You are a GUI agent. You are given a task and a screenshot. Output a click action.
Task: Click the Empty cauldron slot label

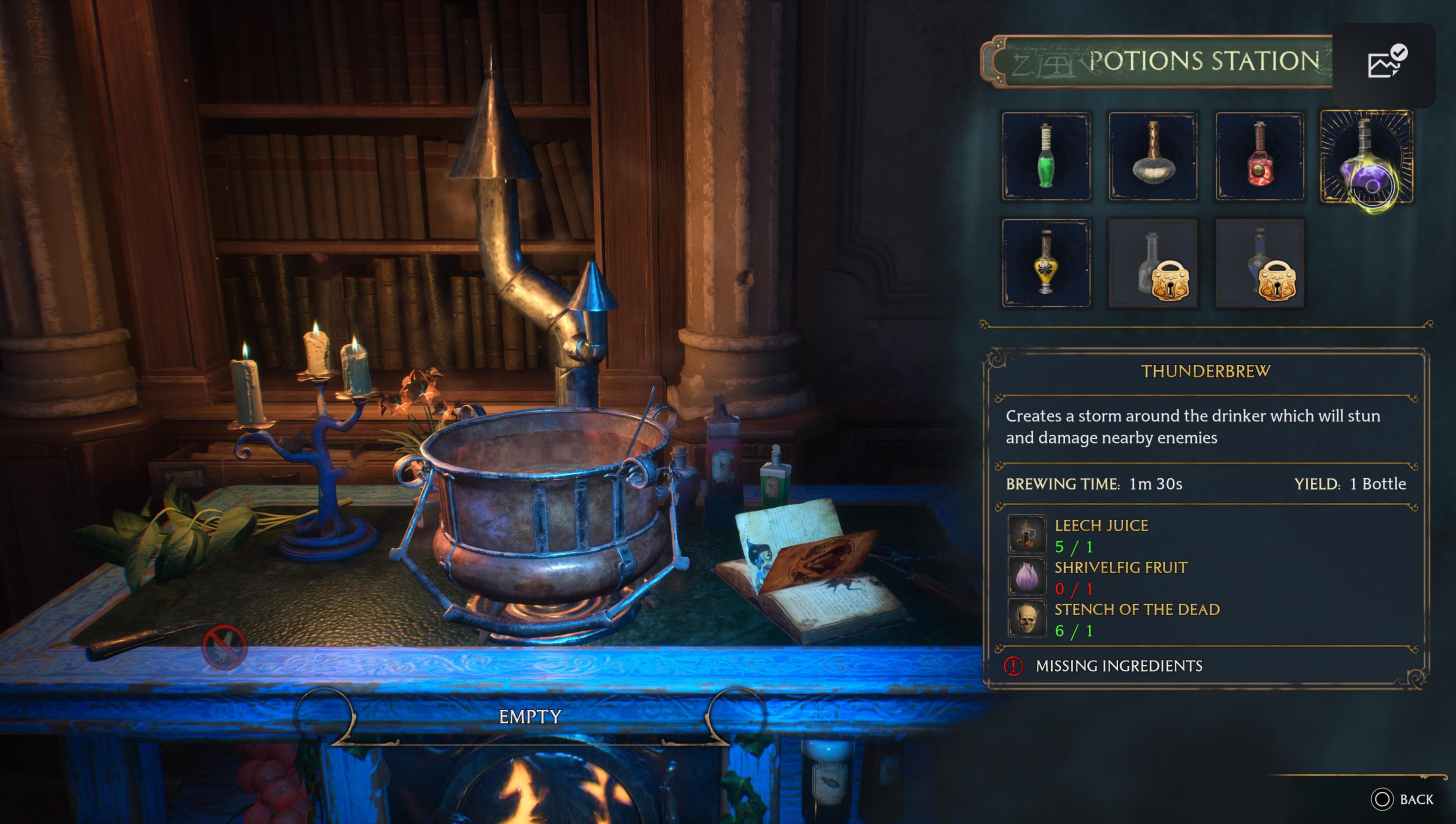click(530, 716)
